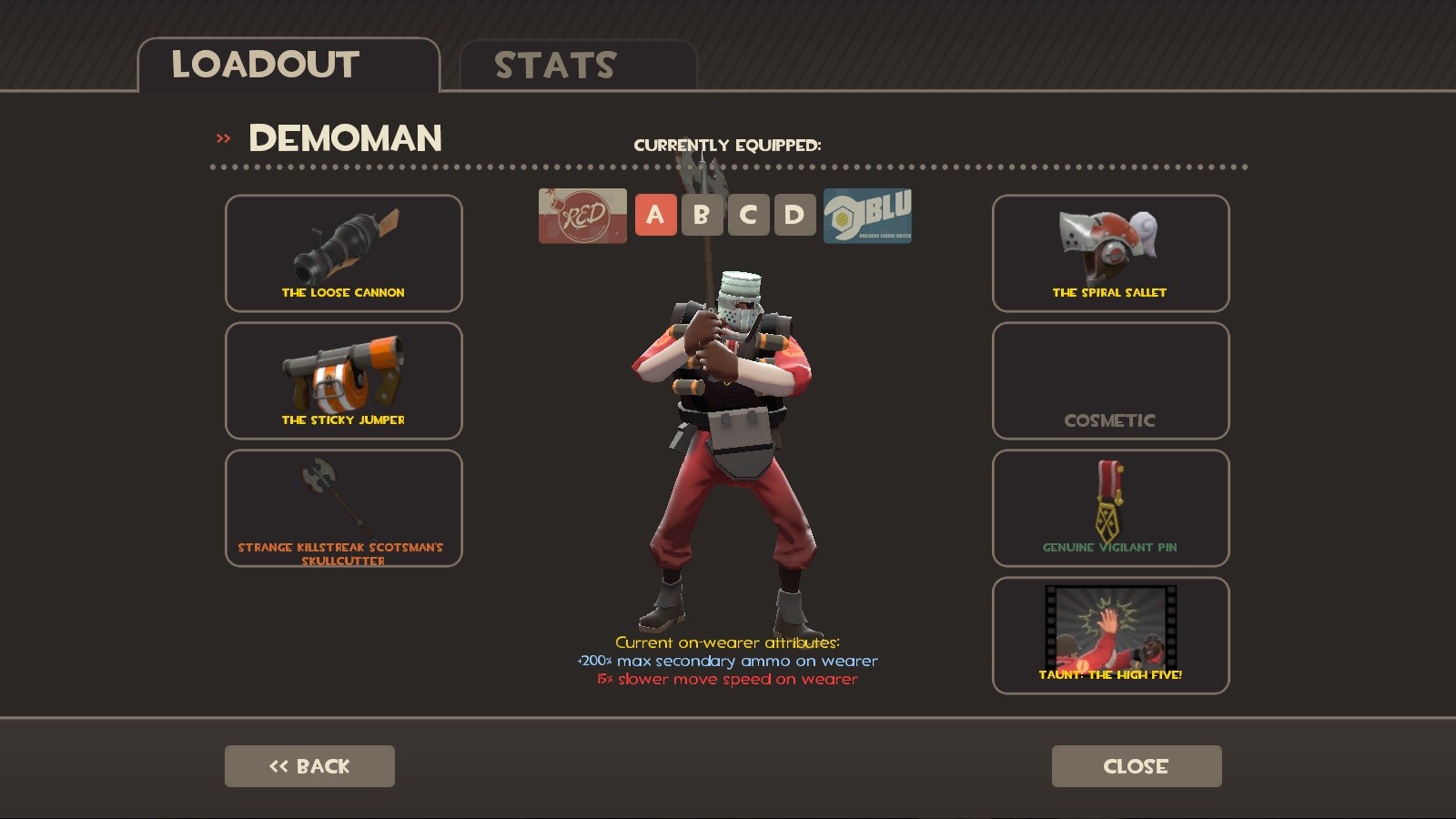The height and width of the screenshot is (819, 1456).
Task: Switch to loadout preset B
Action: coord(702,215)
